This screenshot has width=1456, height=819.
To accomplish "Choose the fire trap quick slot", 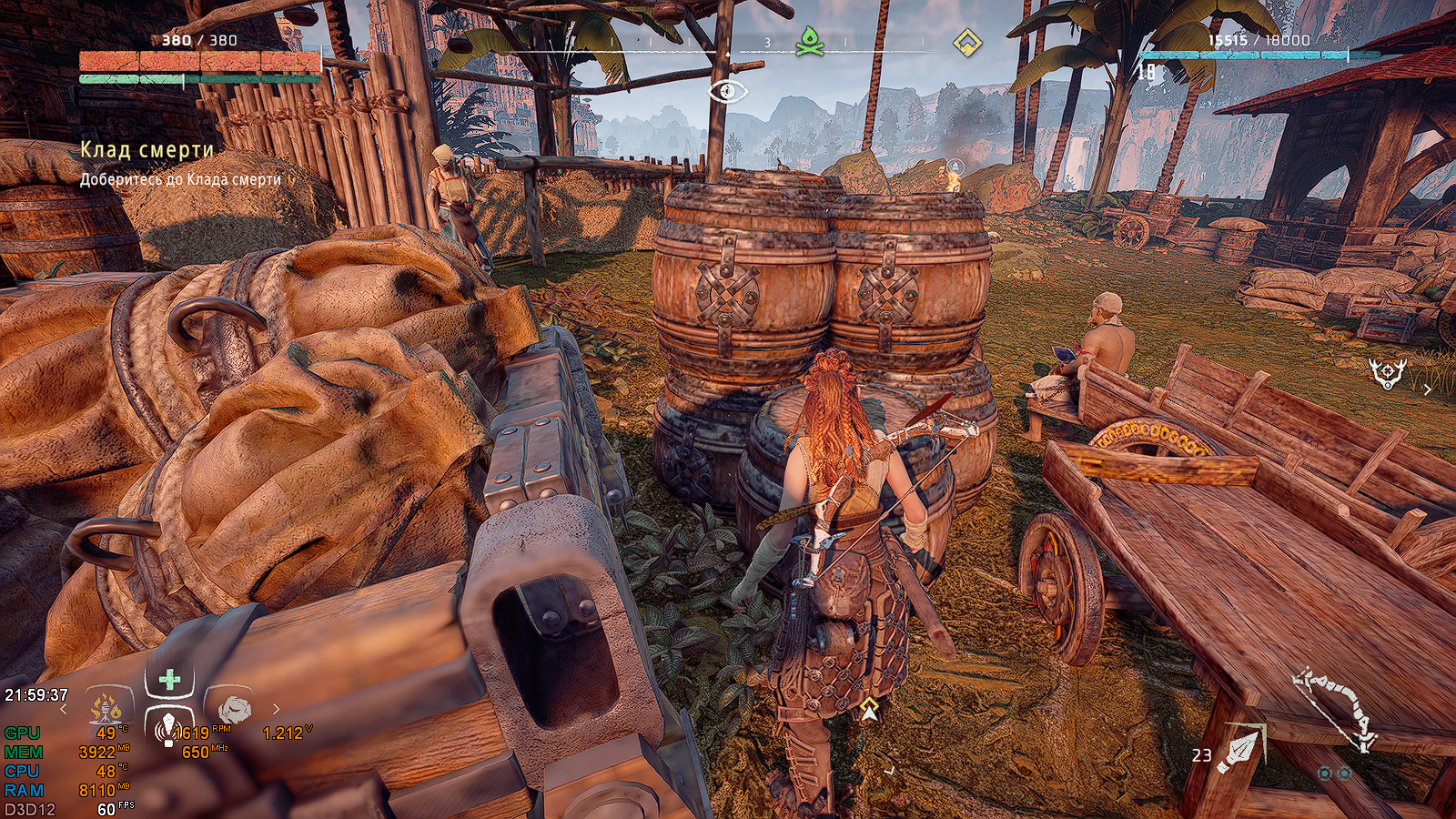I will coord(106,705).
